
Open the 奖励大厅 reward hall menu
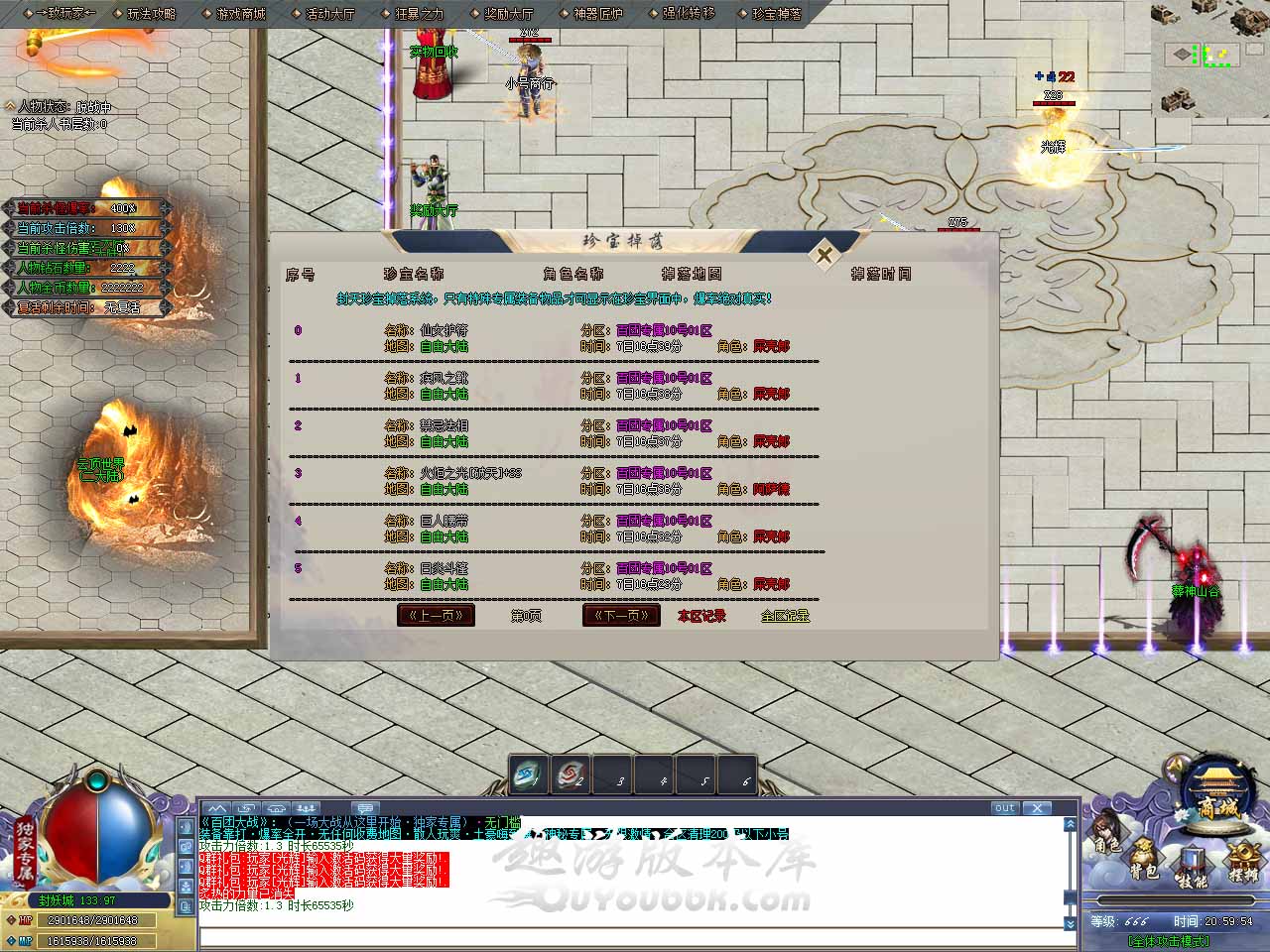[x=508, y=14]
